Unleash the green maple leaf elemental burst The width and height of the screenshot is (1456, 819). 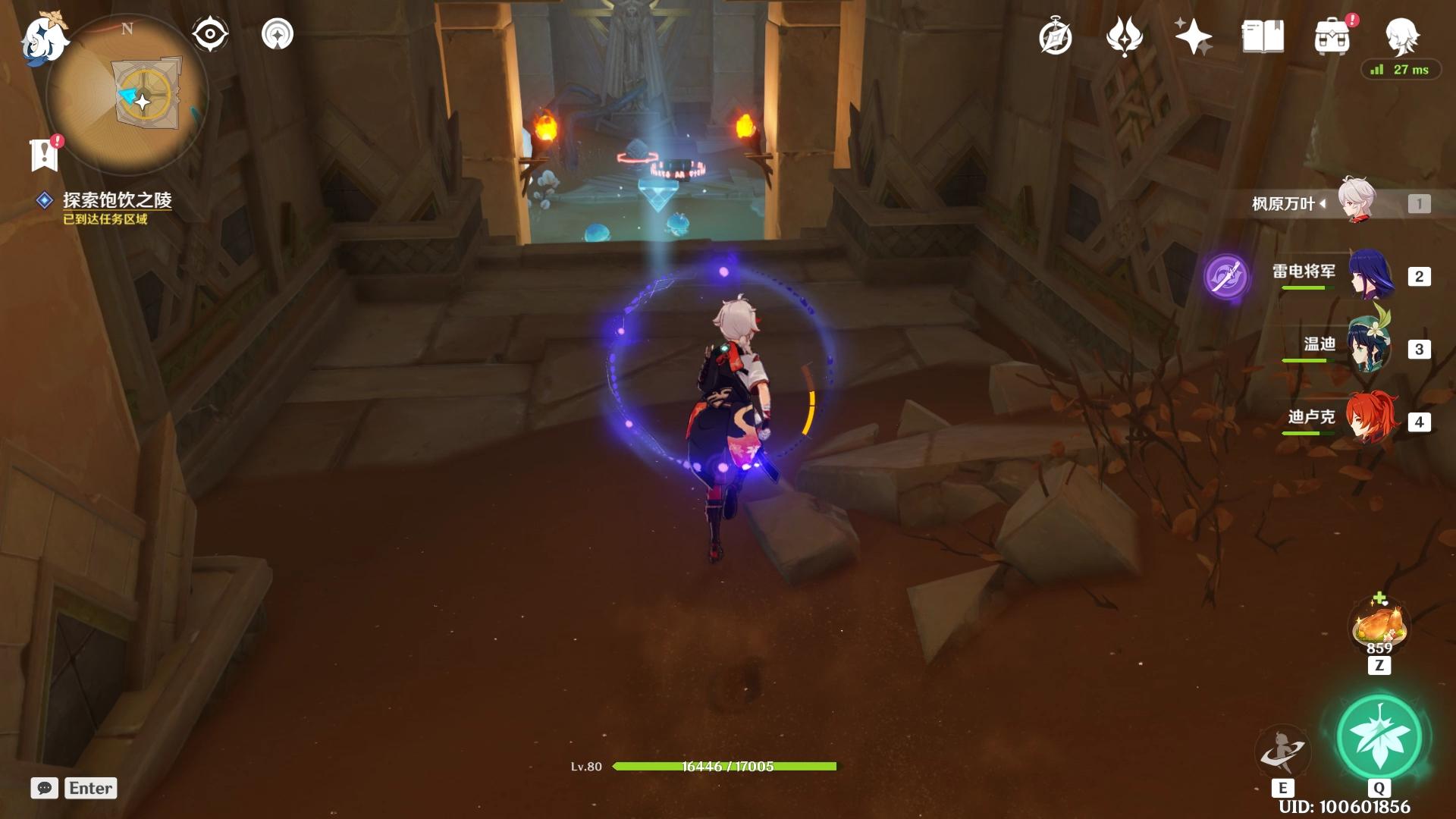point(1379,737)
